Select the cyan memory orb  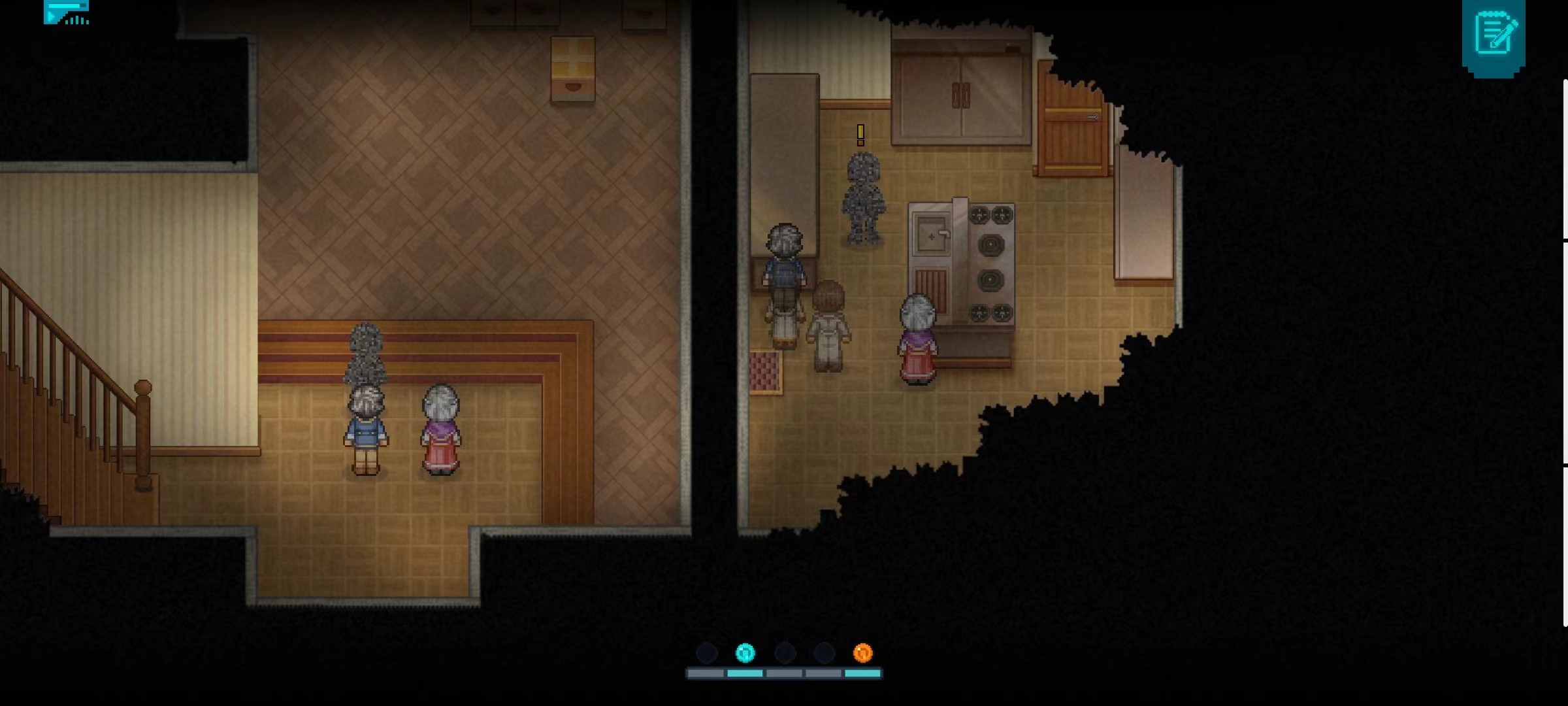(745, 652)
